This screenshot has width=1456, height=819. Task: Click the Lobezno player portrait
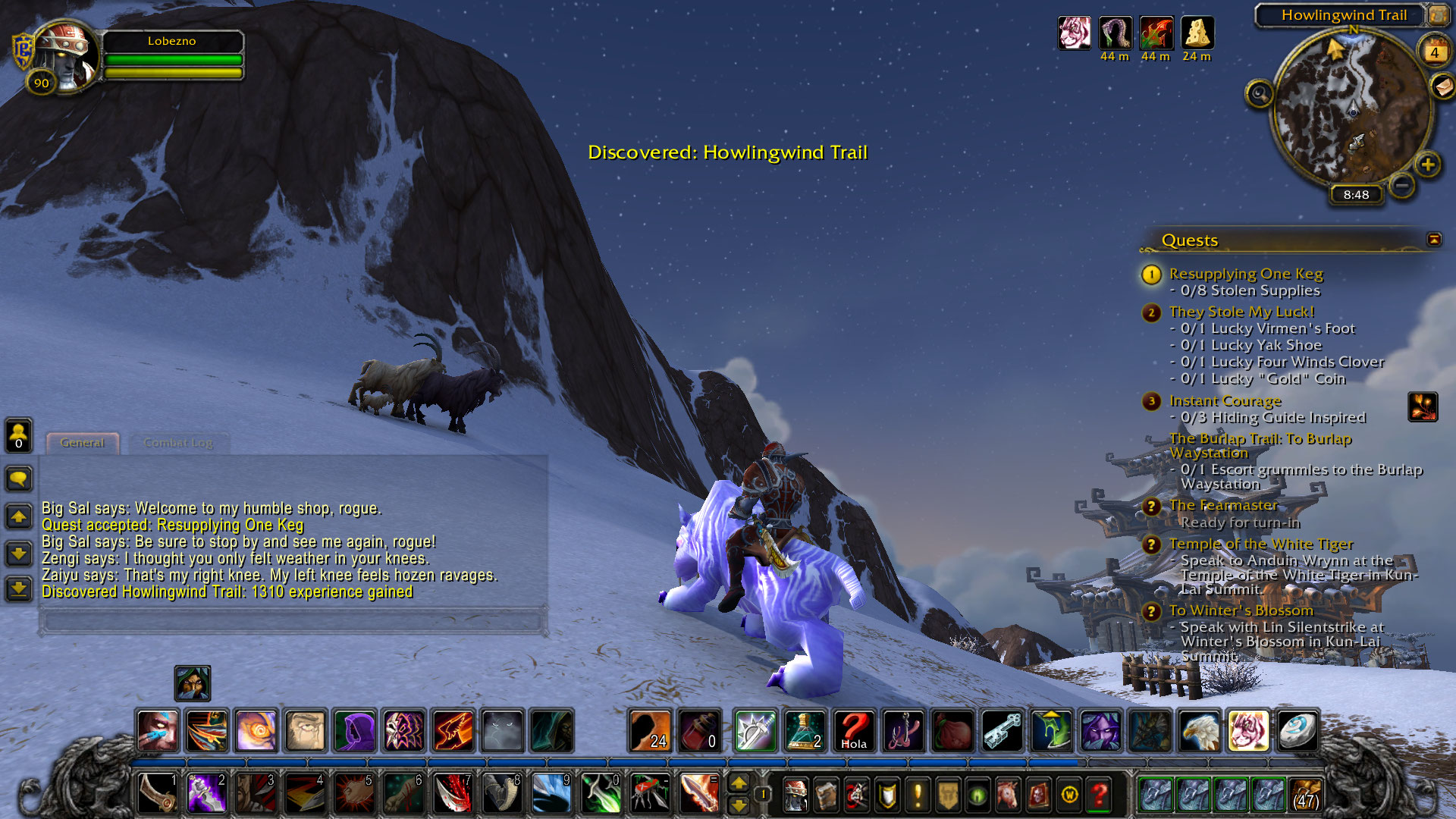[67, 57]
